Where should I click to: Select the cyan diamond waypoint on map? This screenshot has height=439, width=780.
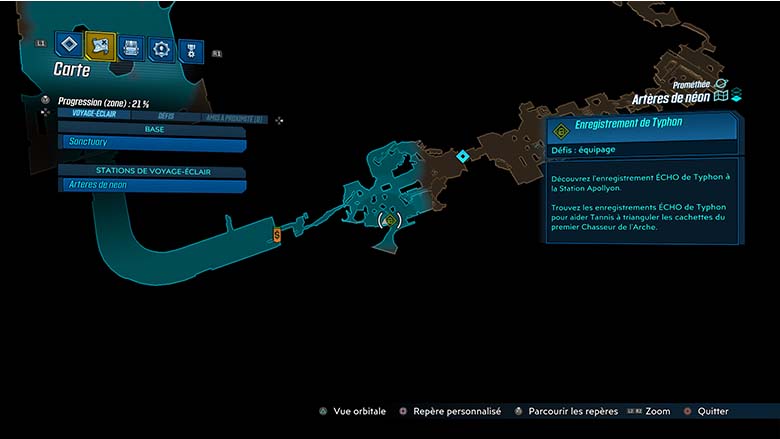click(x=462, y=156)
